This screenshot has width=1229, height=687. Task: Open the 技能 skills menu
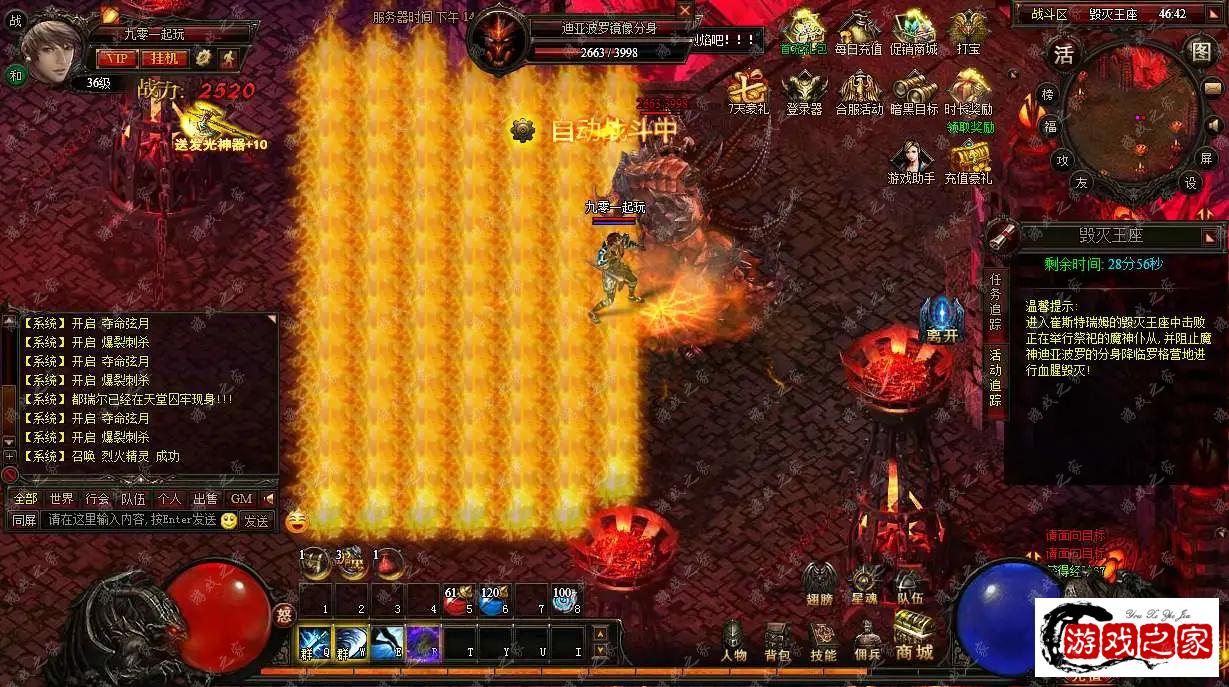click(823, 640)
